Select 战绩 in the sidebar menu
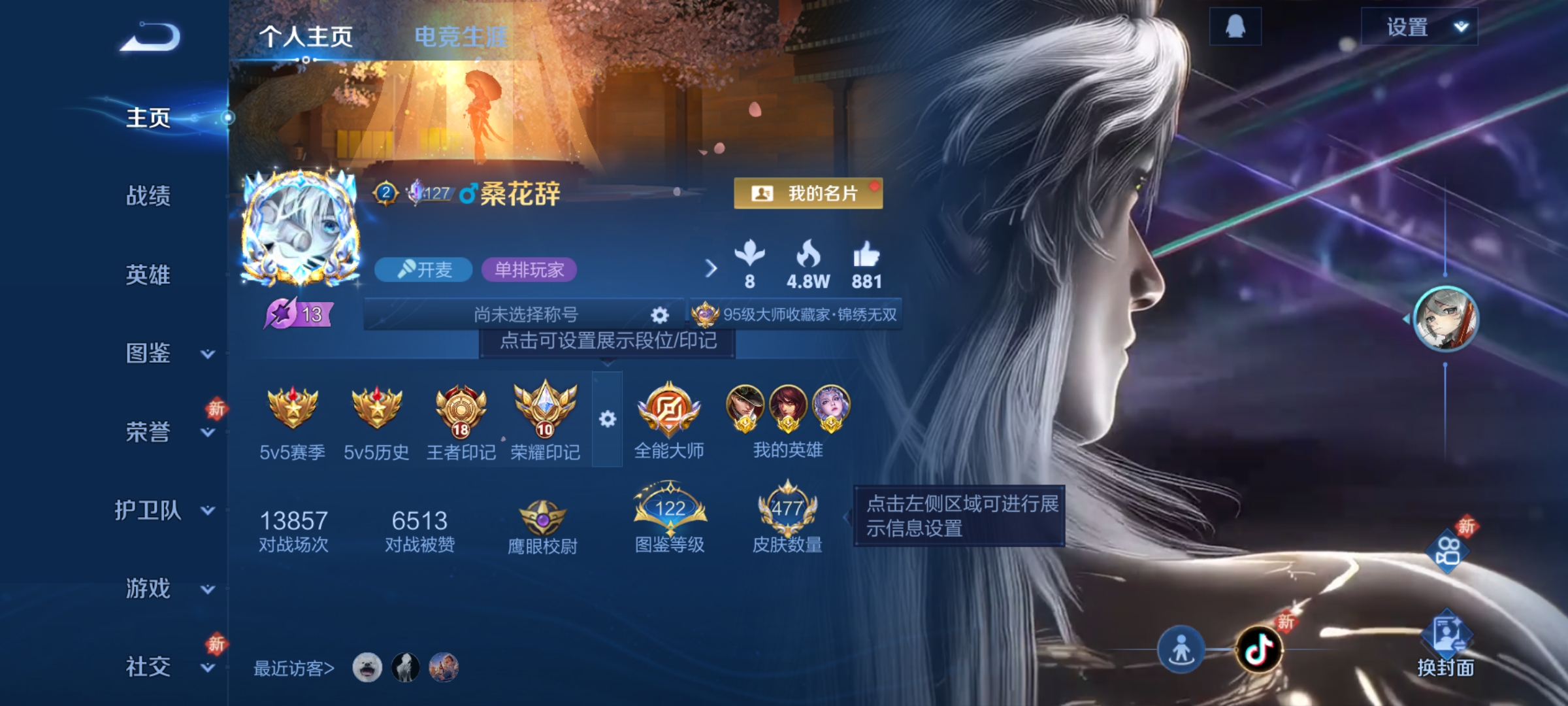The height and width of the screenshot is (706, 1568). 149,197
